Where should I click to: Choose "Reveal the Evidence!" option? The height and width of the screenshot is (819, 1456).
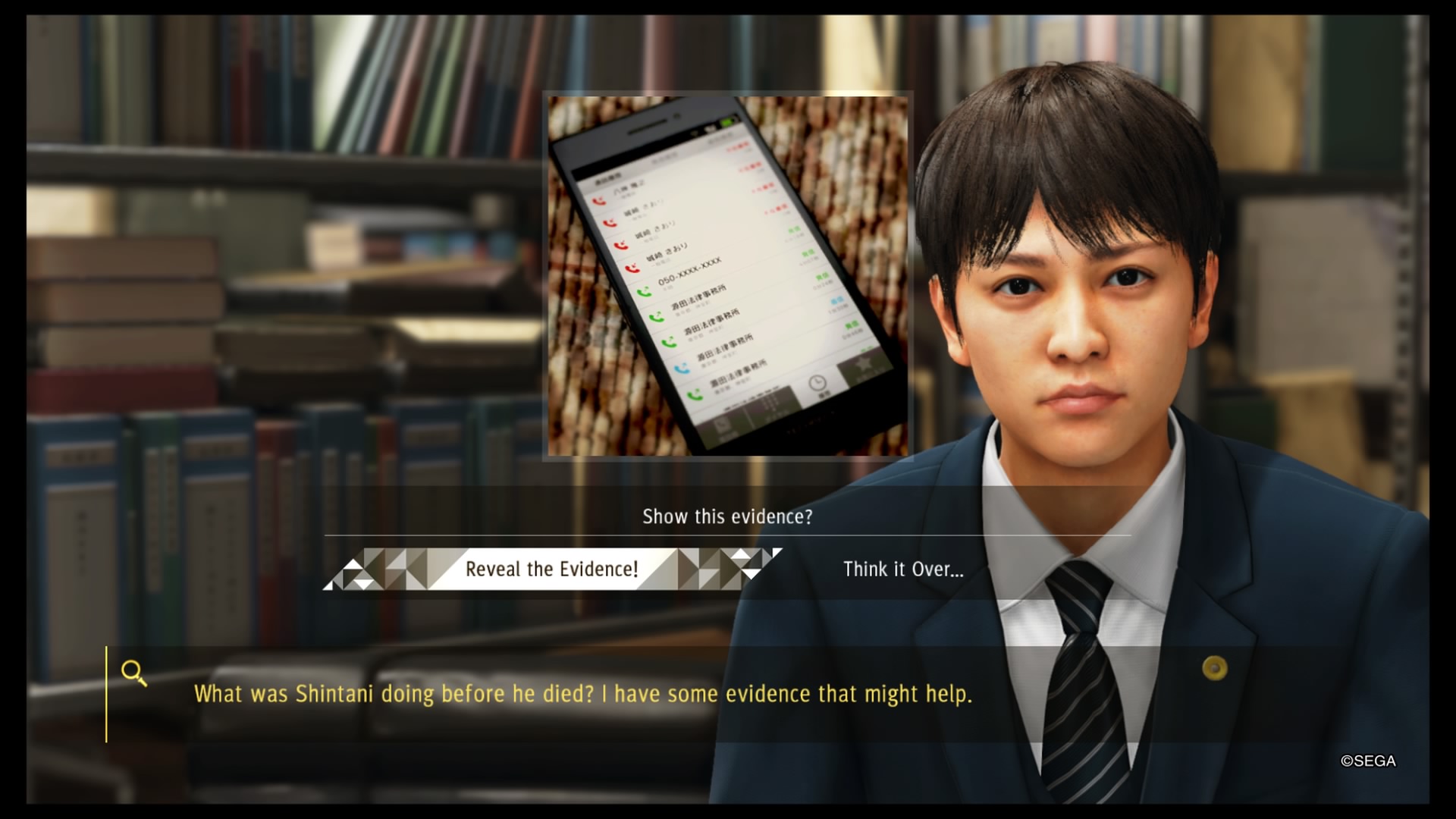[551, 569]
